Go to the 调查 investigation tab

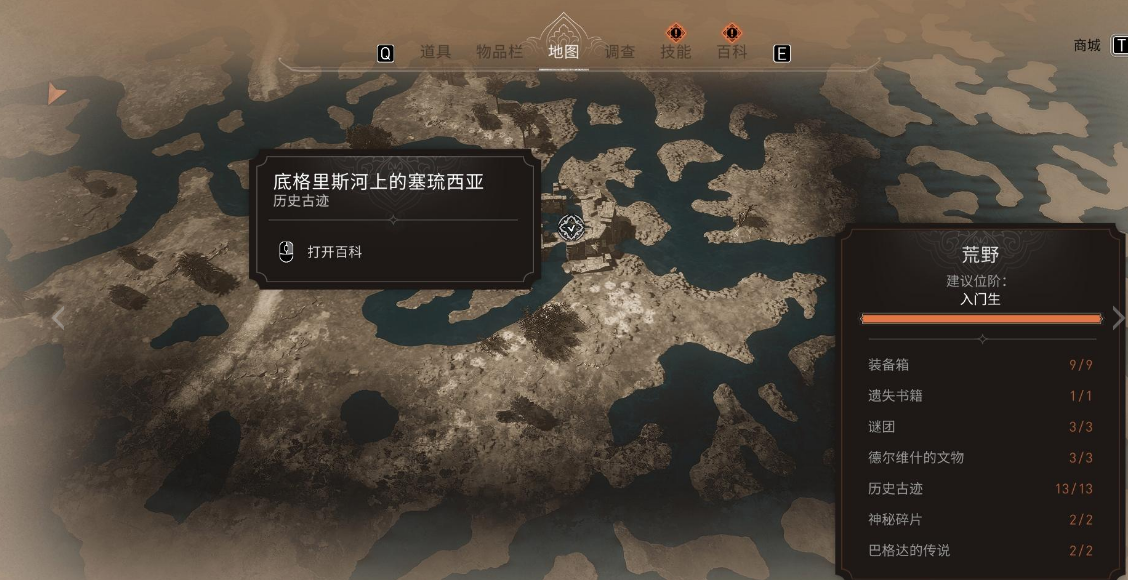(x=620, y=52)
